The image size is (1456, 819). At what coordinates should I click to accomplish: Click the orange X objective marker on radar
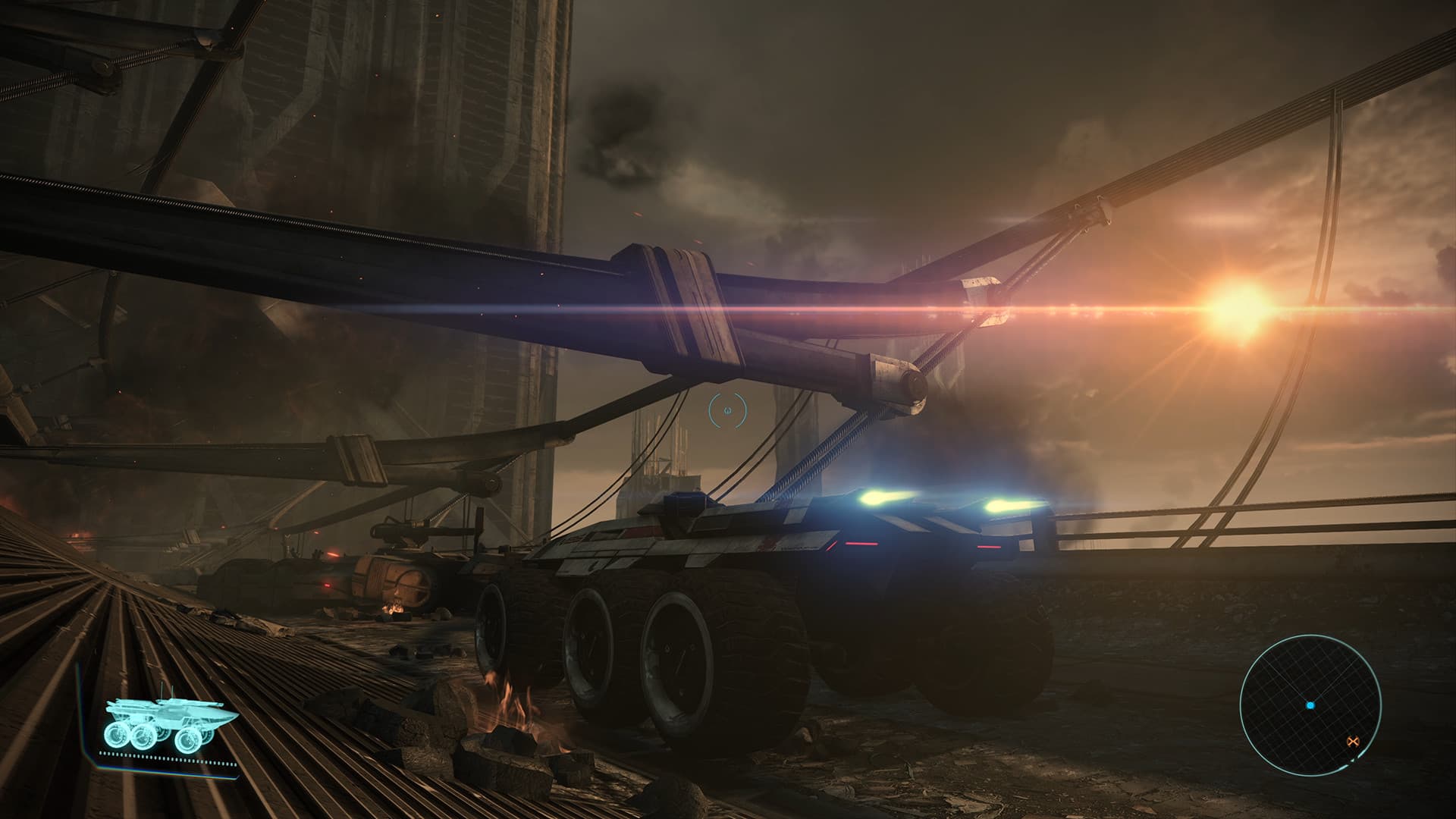1354,741
